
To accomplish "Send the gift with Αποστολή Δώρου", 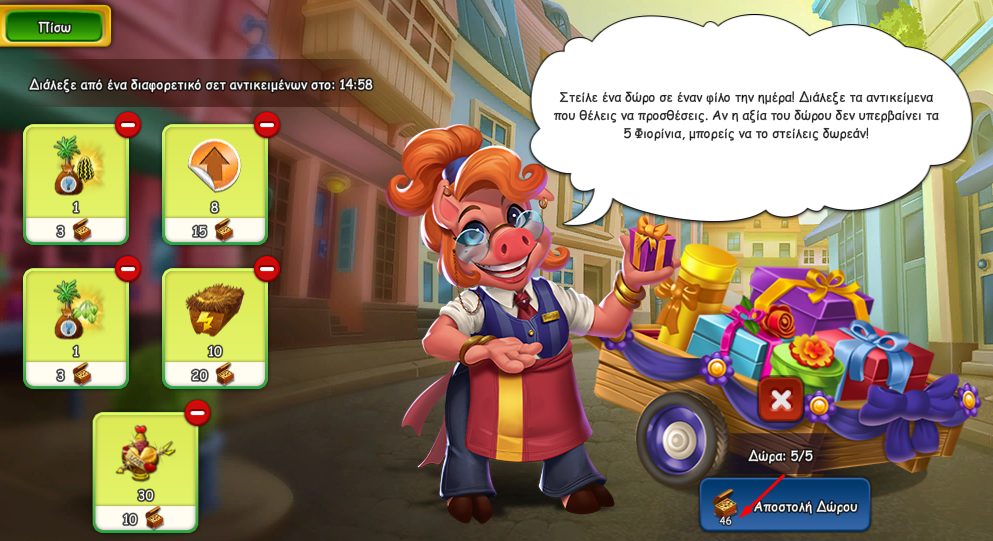I will [x=785, y=505].
